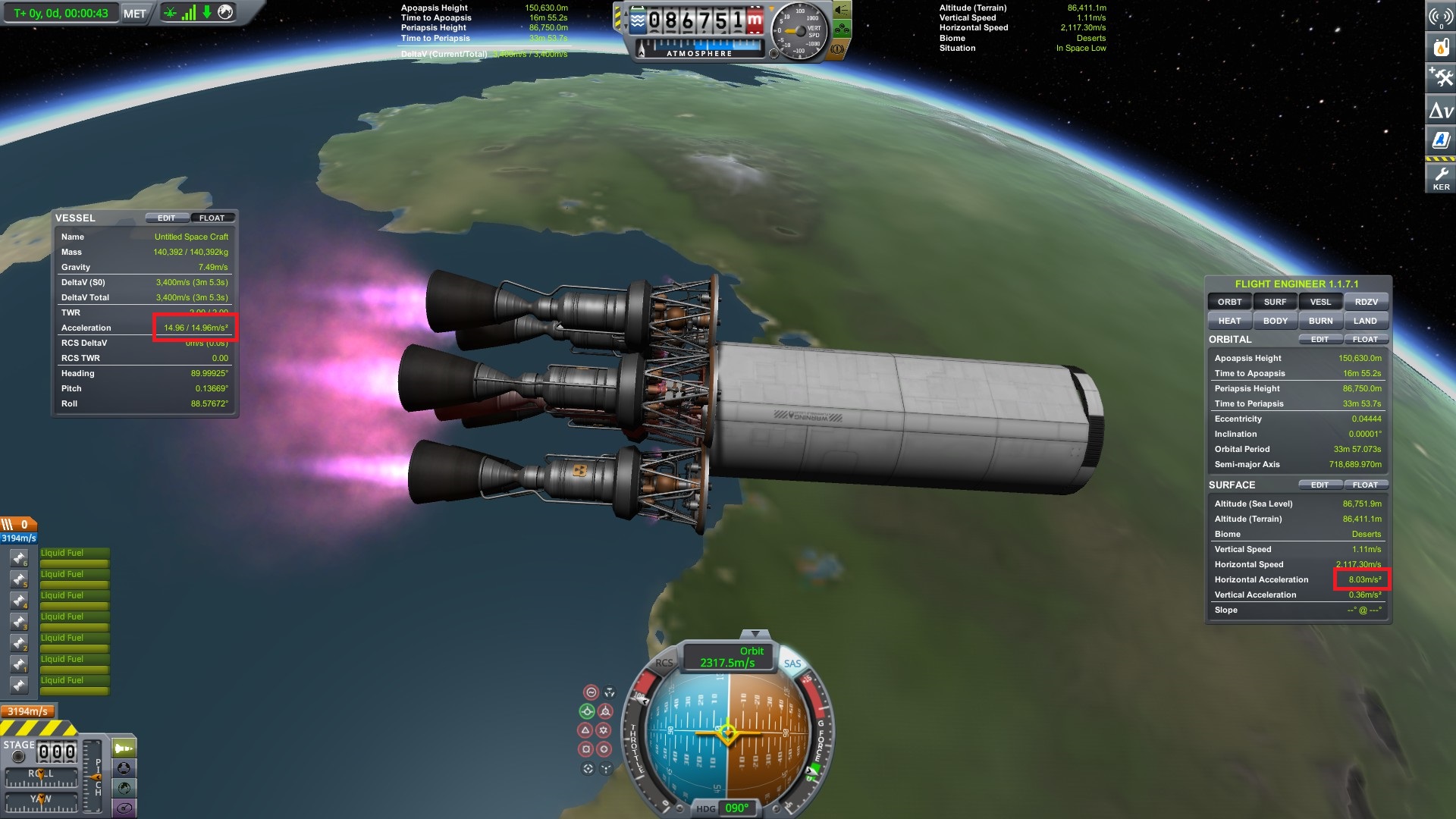
Task: Open the resources fuel panel icon
Action: pyautogui.click(x=1442, y=46)
